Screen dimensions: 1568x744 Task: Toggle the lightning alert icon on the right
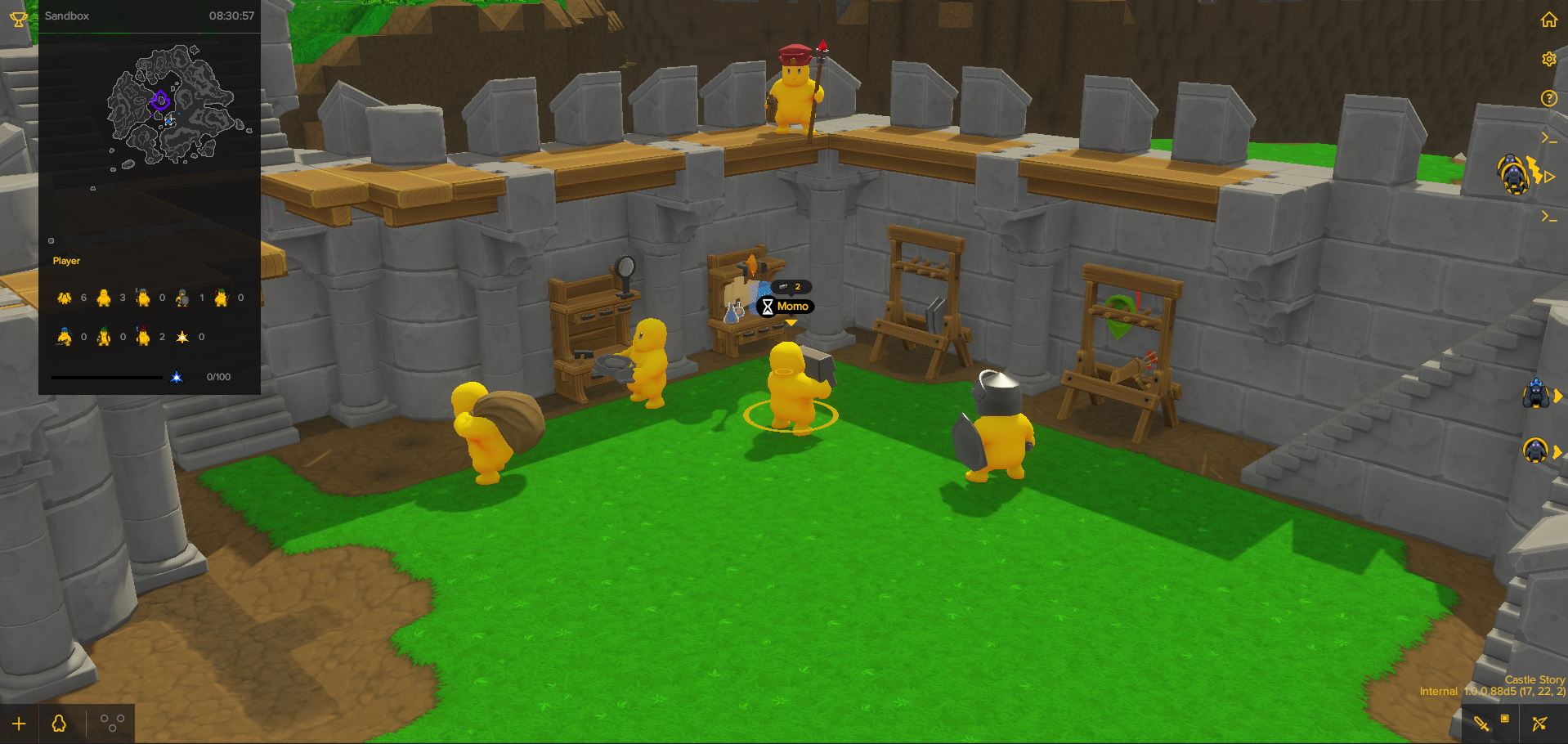[x=1534, y=170]
